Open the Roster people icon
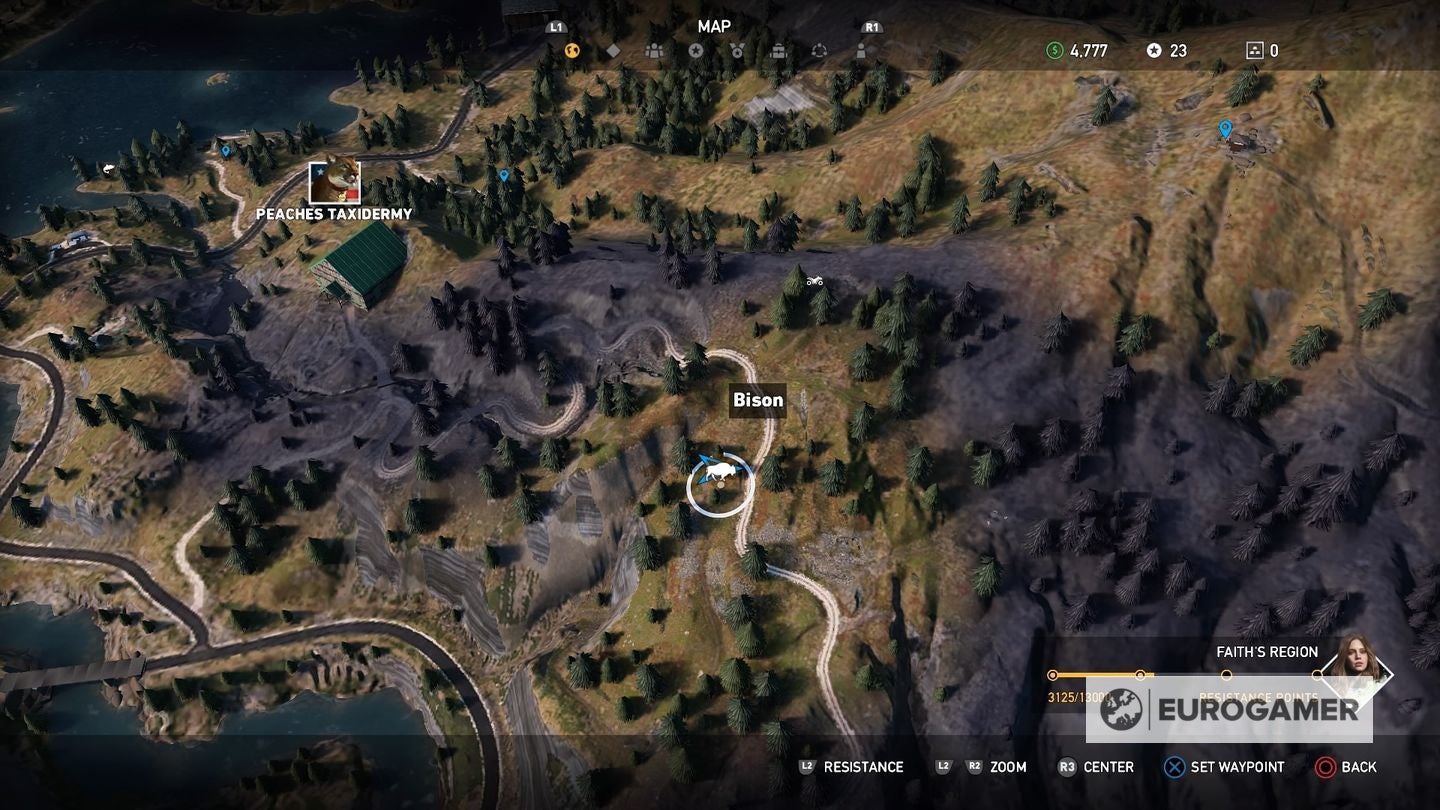The width and height of the screenshot is (1440, 810). tap(654, 48)
